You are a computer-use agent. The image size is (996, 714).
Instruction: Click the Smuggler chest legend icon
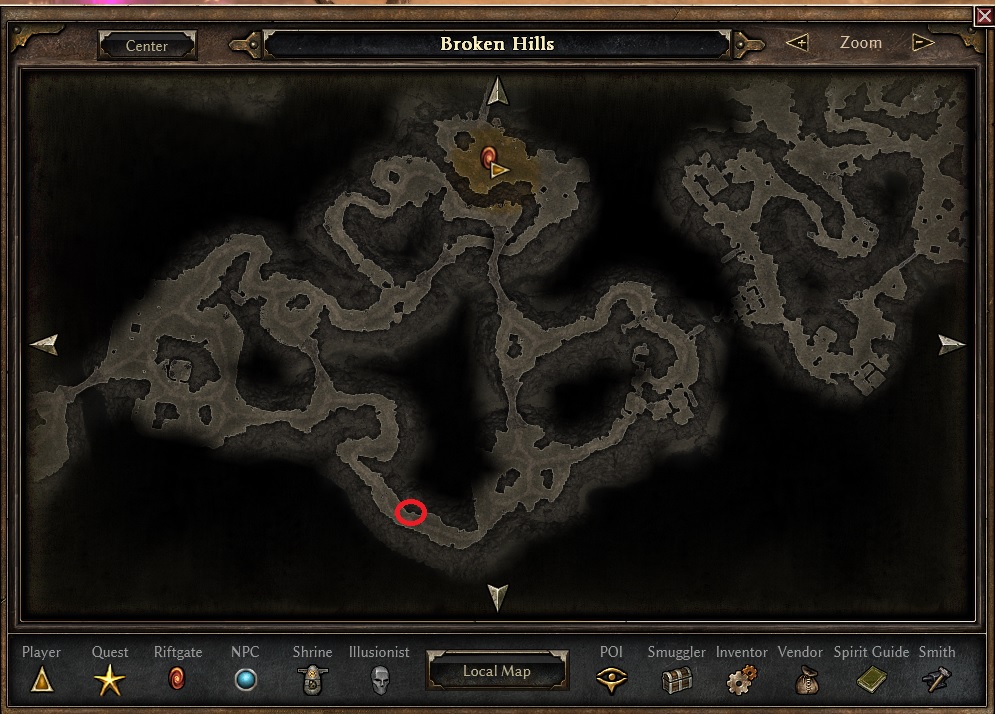point(677,681)
